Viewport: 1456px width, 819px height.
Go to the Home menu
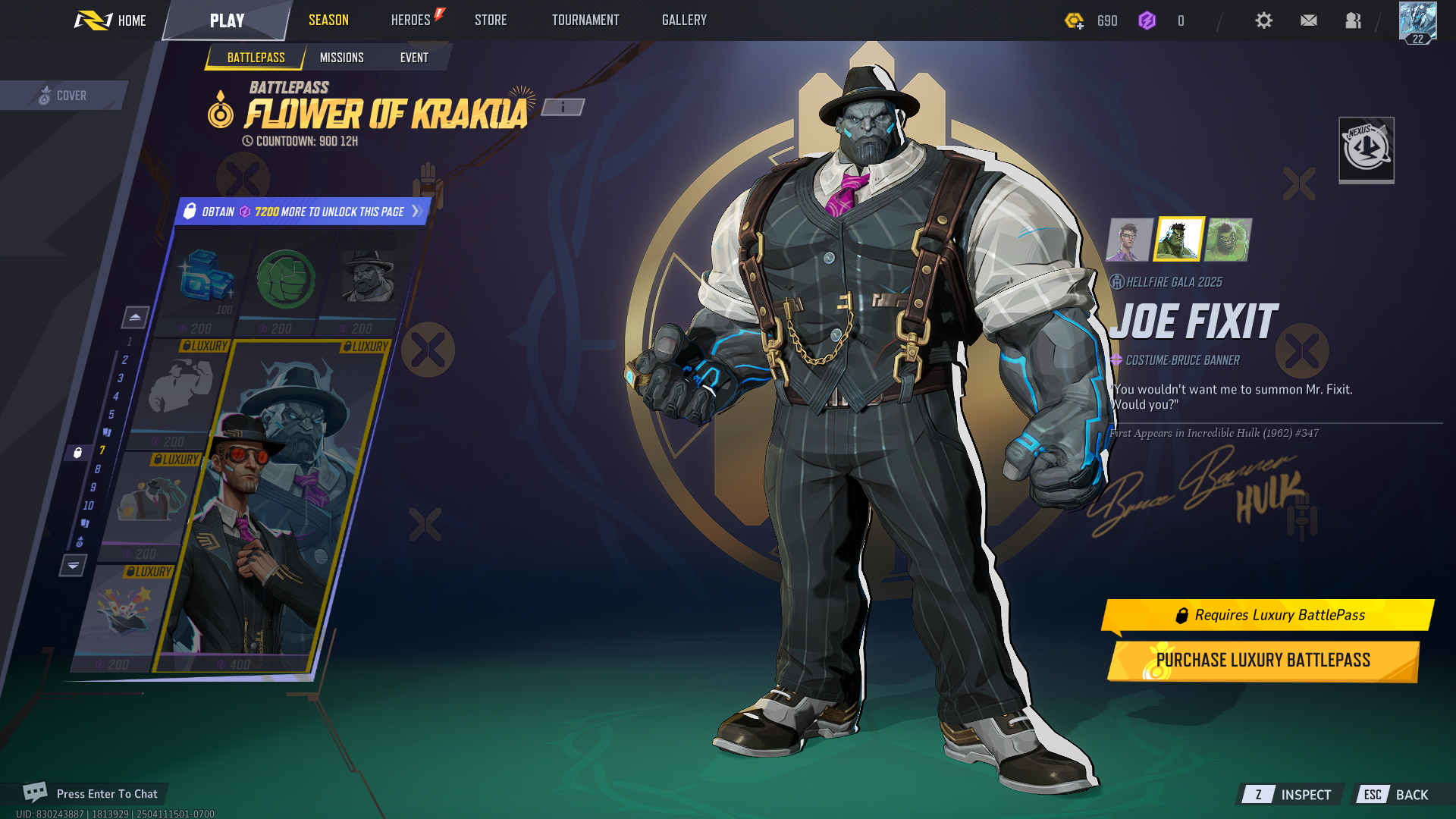pos(111,20)
